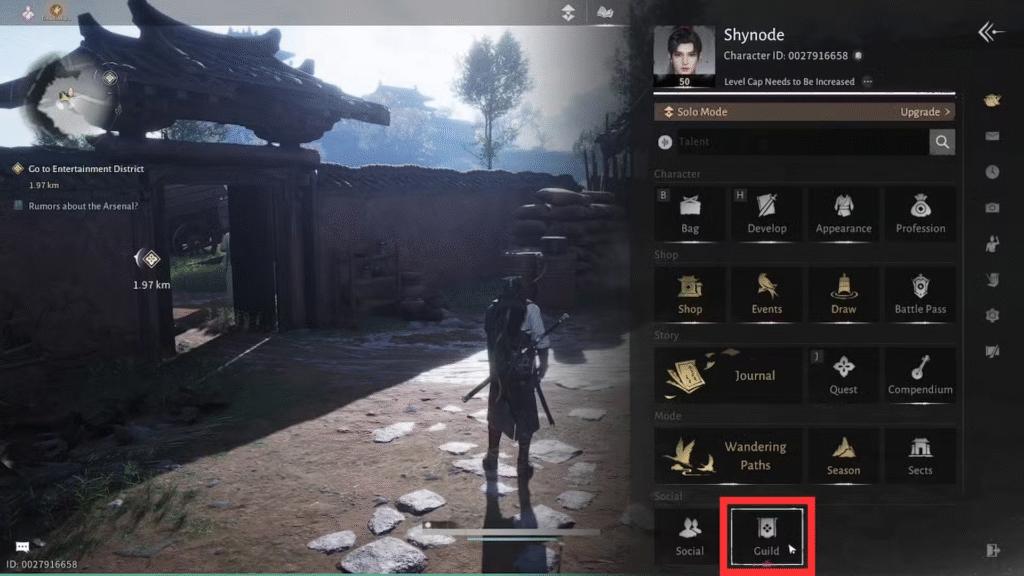Open the Sects menu
Screen dimensions: 1024x576
point(920,456)
